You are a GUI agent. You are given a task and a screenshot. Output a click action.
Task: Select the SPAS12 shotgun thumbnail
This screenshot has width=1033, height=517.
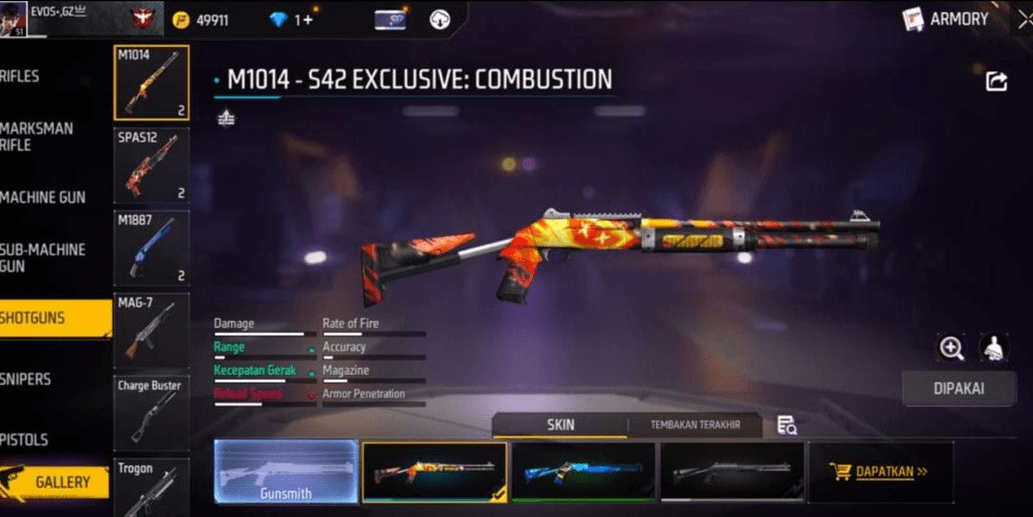(151, 165)
